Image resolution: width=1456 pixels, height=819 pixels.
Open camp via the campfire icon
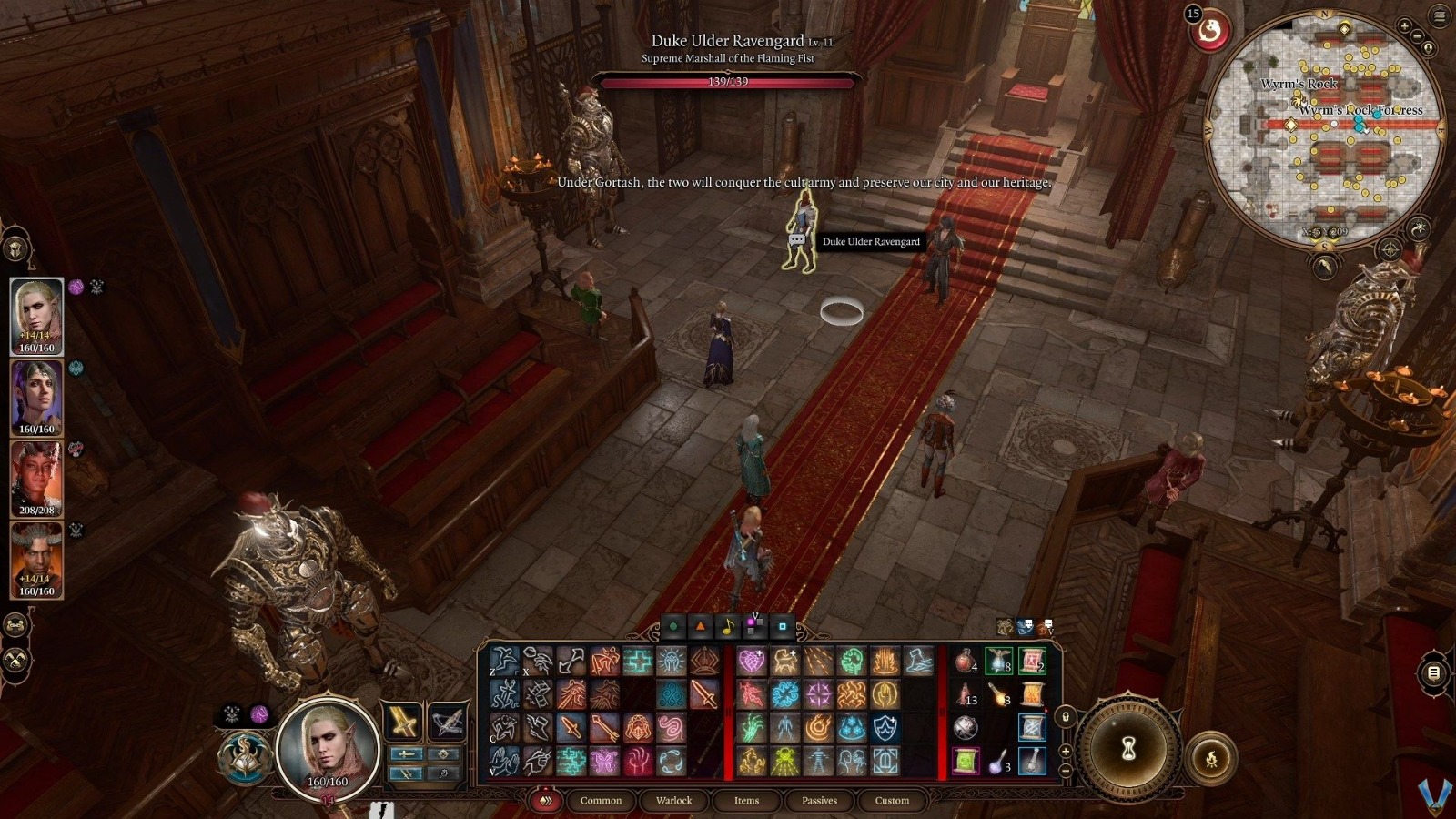point(1212,759)
